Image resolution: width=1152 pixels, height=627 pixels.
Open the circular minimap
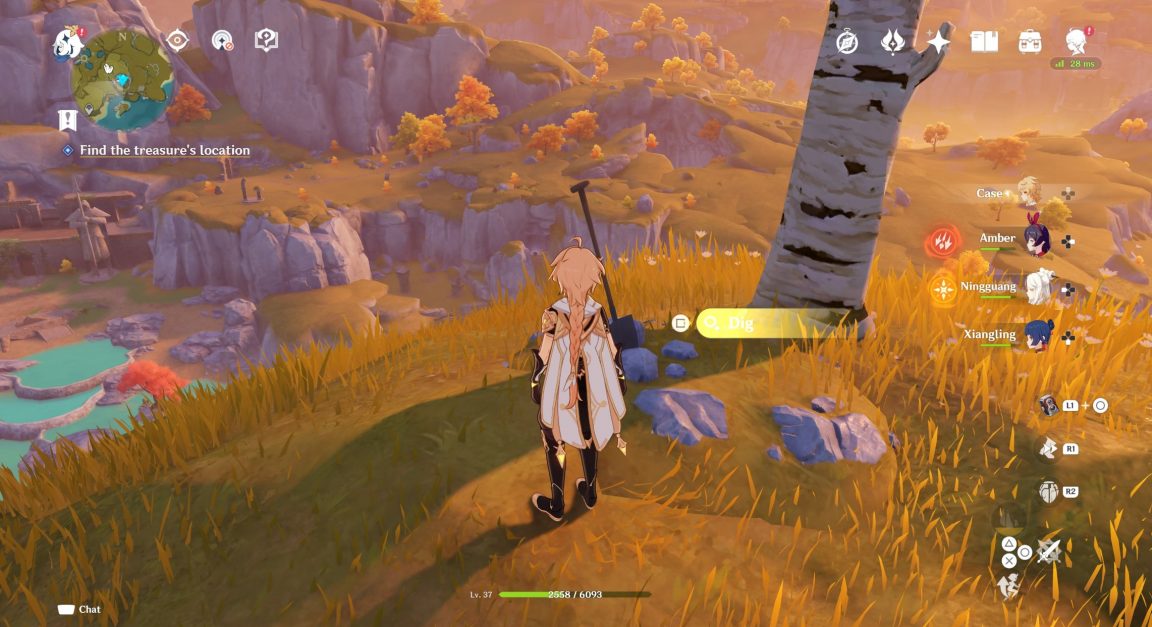tap(123, 80)
